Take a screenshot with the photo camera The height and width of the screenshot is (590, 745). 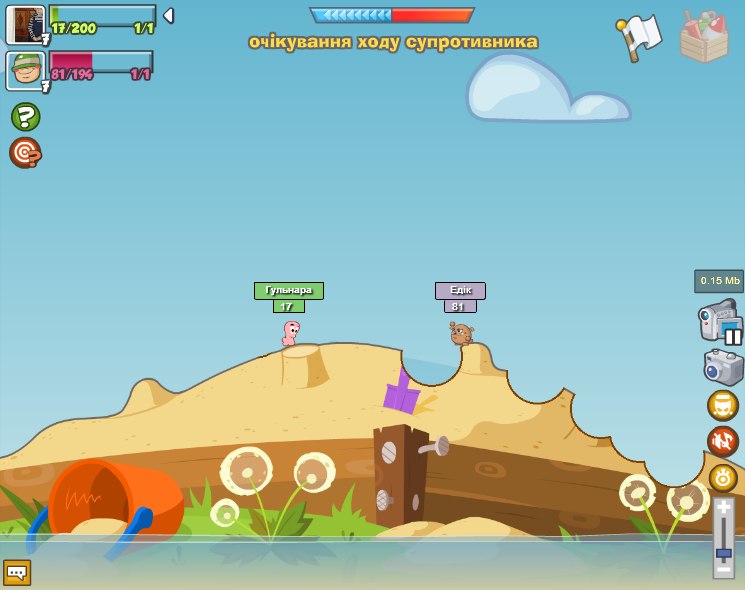(723, 367)
